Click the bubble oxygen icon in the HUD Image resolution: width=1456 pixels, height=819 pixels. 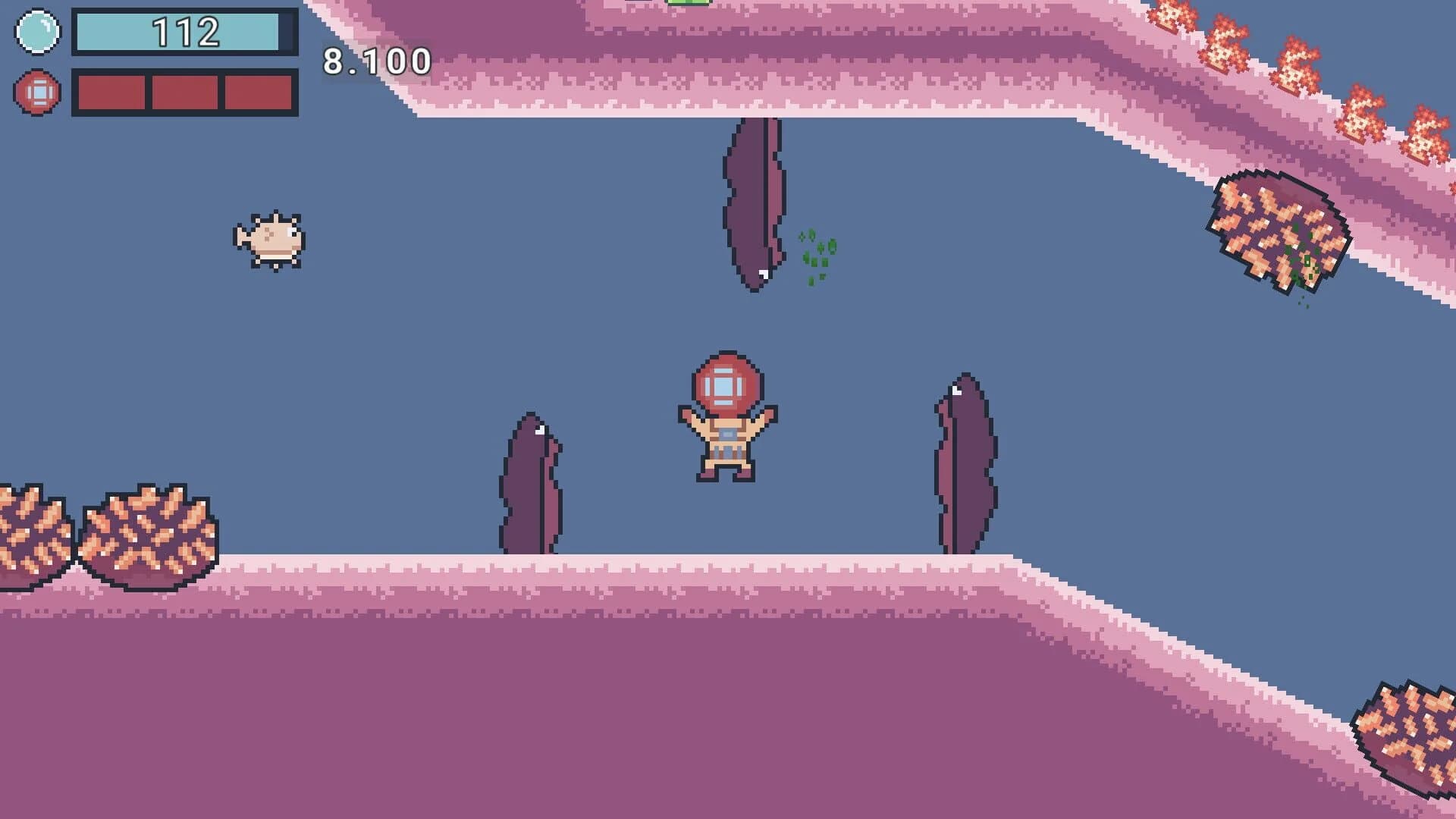click(x=36, y=32)
